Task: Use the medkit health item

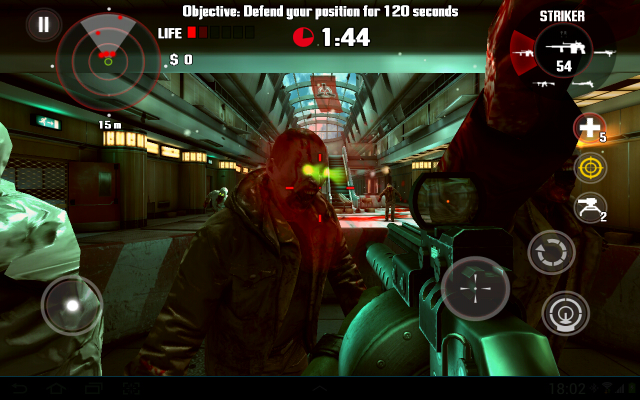Action: tap(589, 127)
